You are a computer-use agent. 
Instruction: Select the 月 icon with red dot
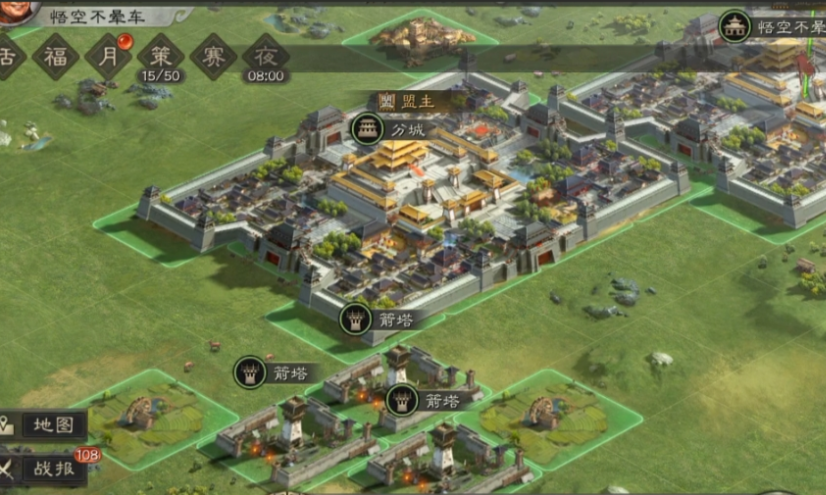click(x=108, y=55)
